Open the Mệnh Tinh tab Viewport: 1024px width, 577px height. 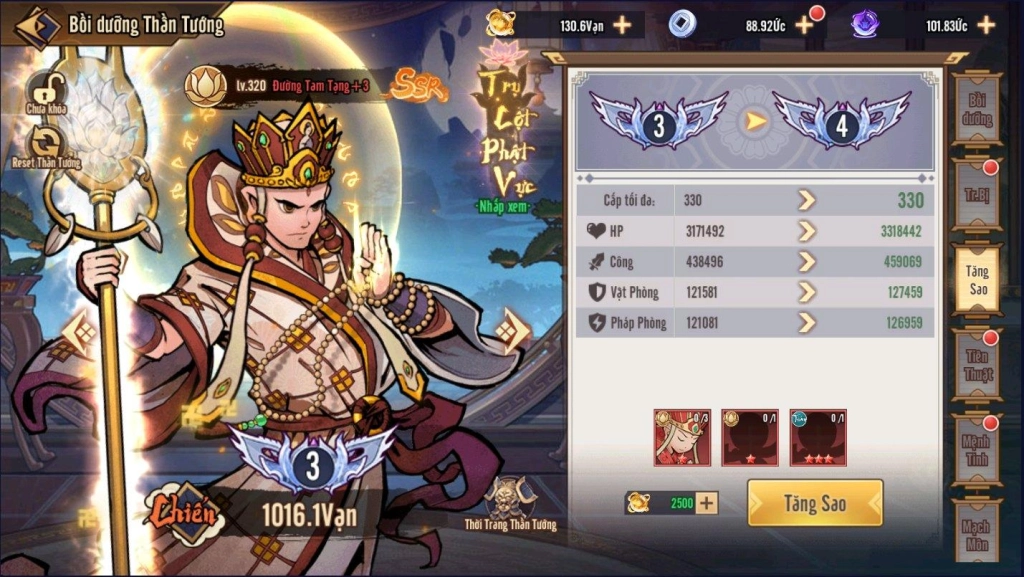pyautogui.click(x=976, y=449)
